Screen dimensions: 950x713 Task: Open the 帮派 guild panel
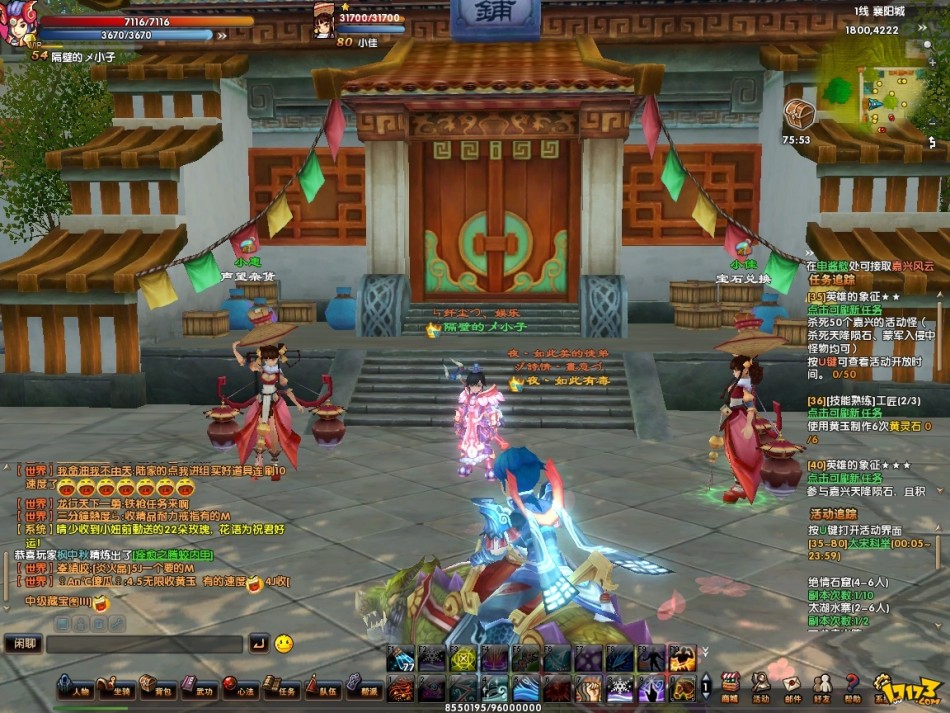click(x=363, y=690)
